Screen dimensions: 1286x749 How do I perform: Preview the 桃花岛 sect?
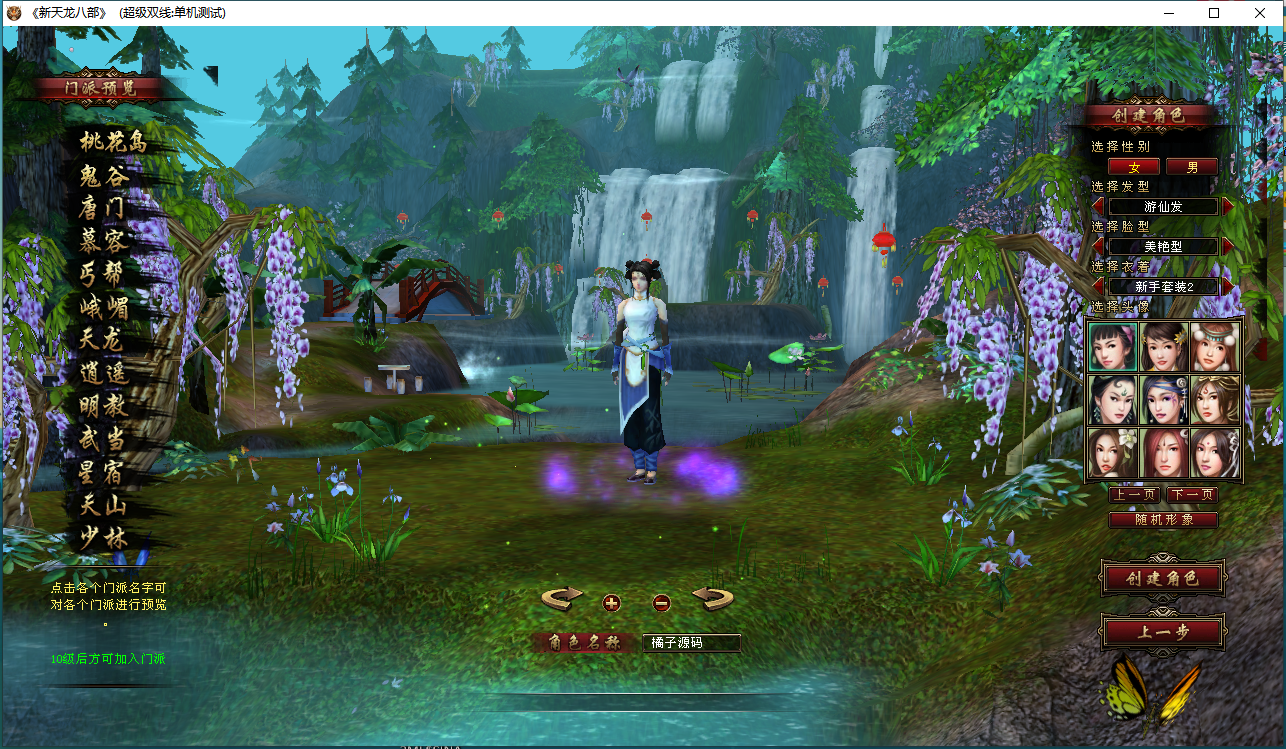pyautogui.click(x=113, y=142)
